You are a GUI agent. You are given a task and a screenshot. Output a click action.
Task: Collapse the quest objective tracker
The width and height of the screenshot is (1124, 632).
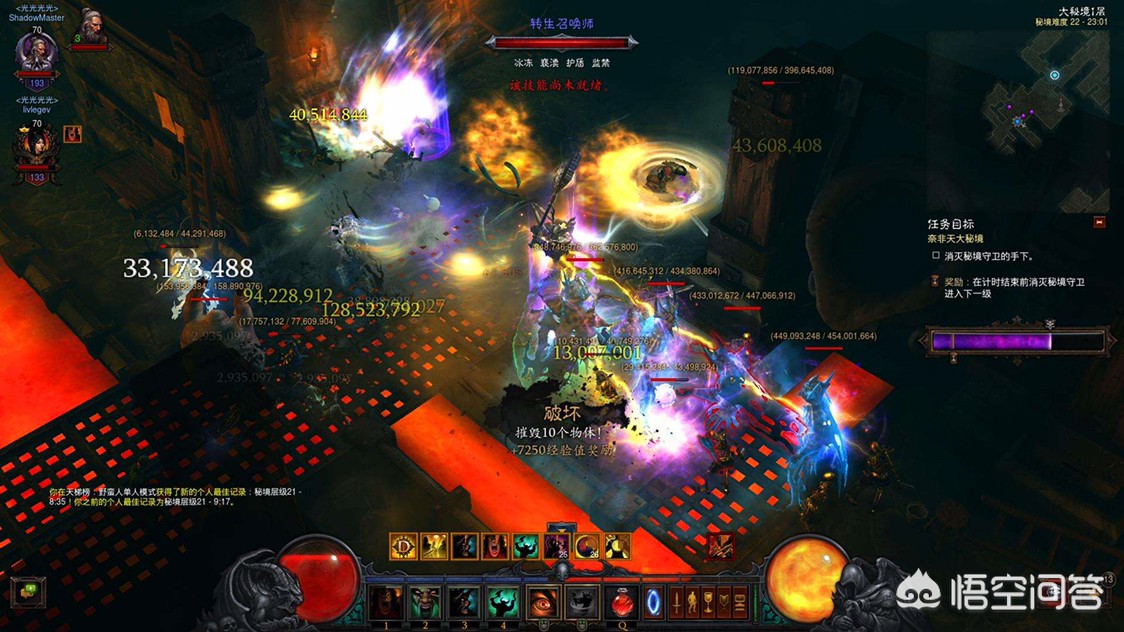(1100, 223)
